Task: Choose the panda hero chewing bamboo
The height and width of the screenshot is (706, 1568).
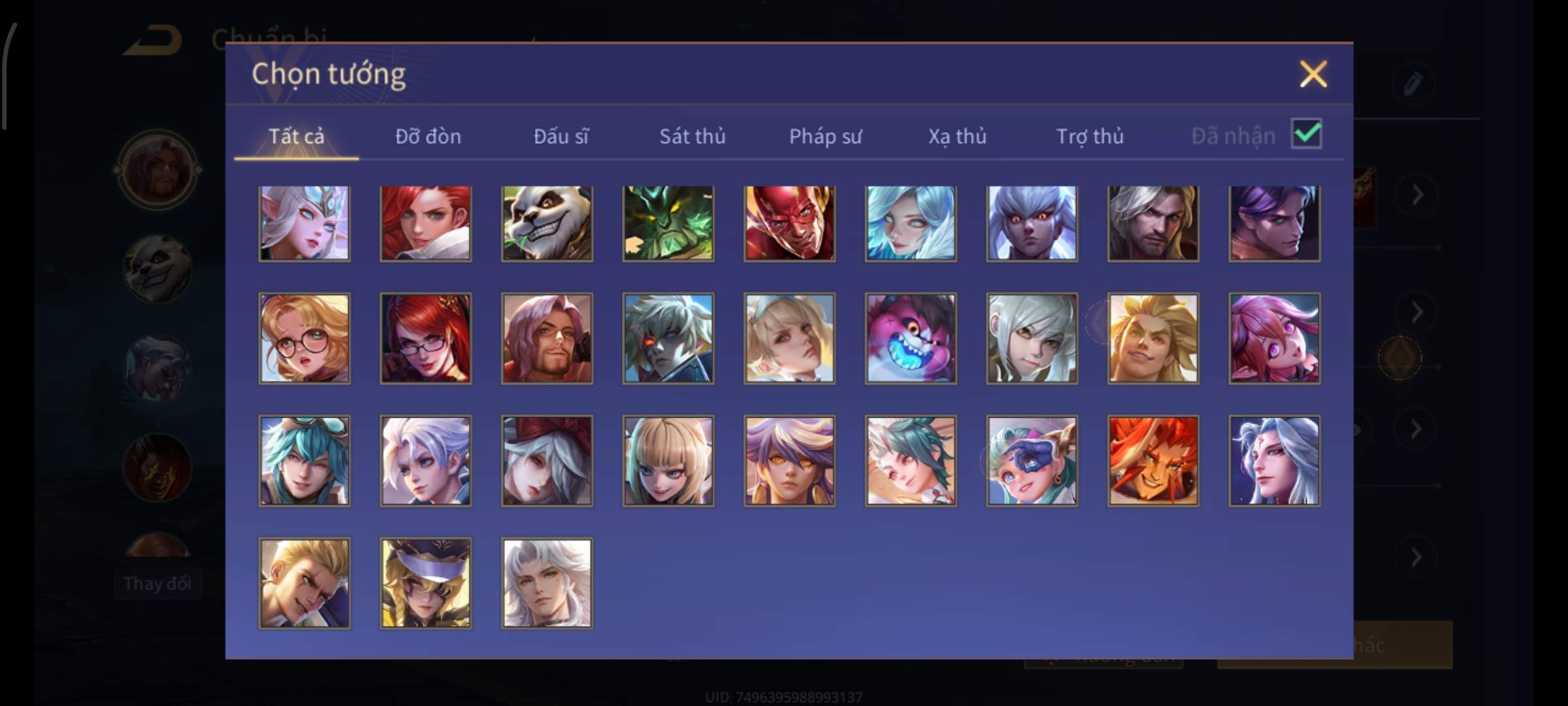Action: (x=547, y=224)
